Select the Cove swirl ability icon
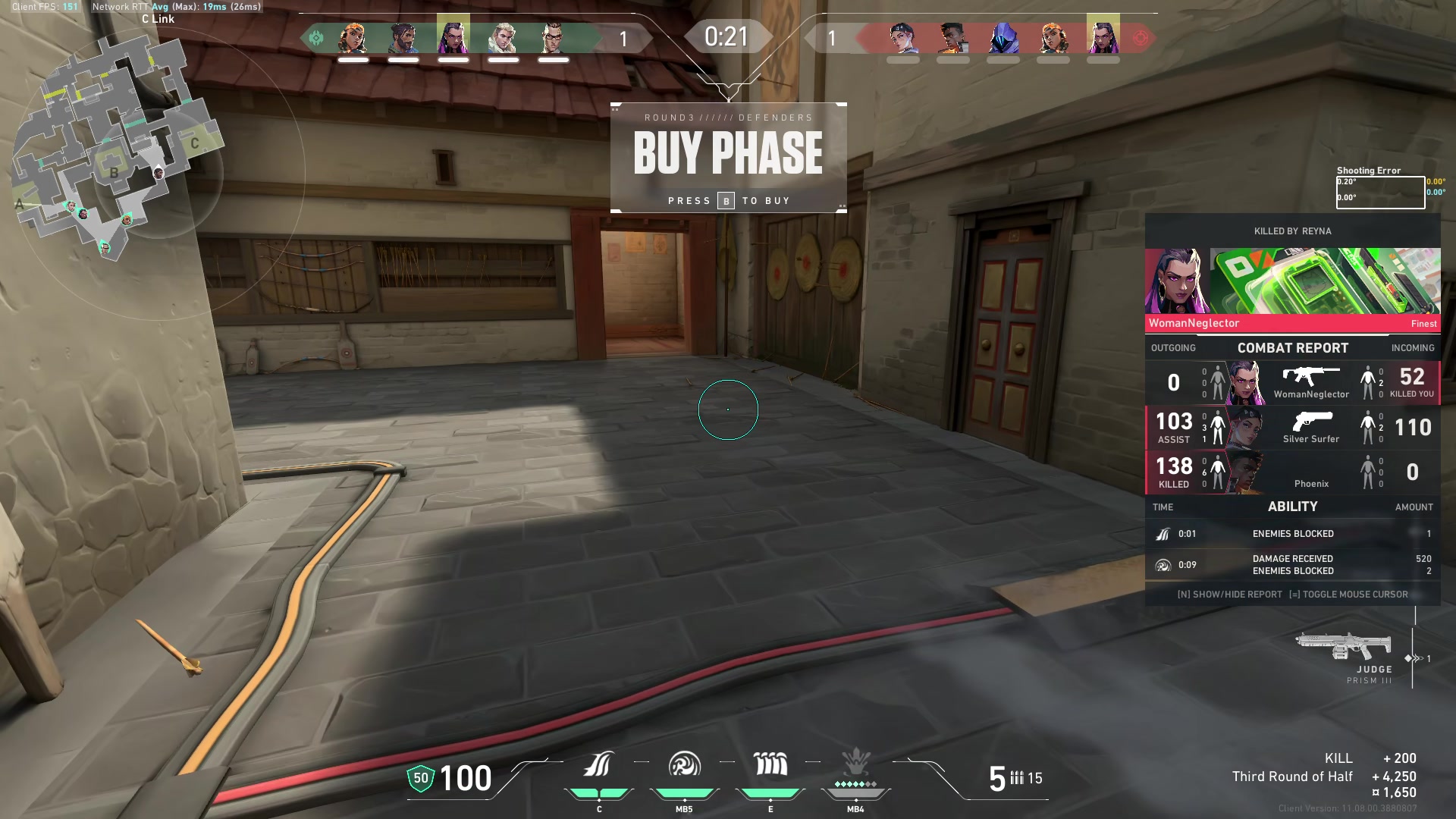Screen dimensions: 1456x819 tap(684, 766)
